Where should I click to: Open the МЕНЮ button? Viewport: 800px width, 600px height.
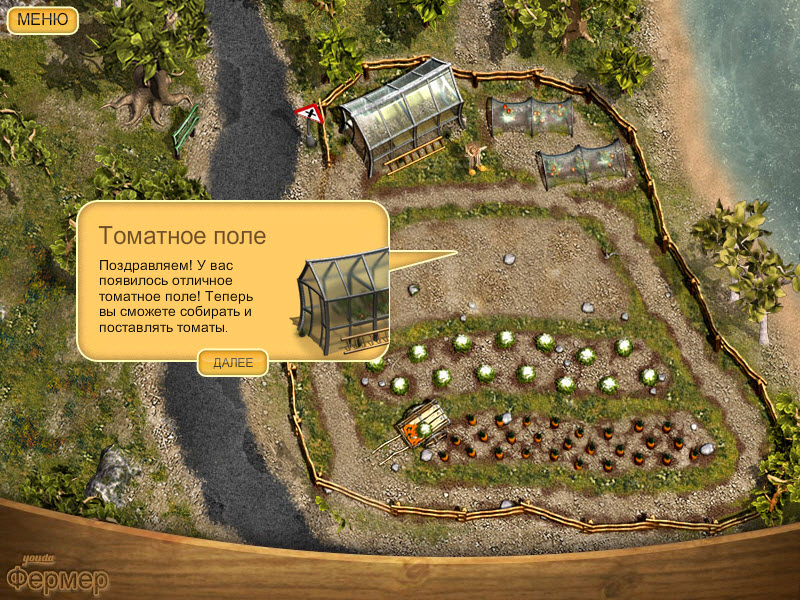tap(42, 19)
